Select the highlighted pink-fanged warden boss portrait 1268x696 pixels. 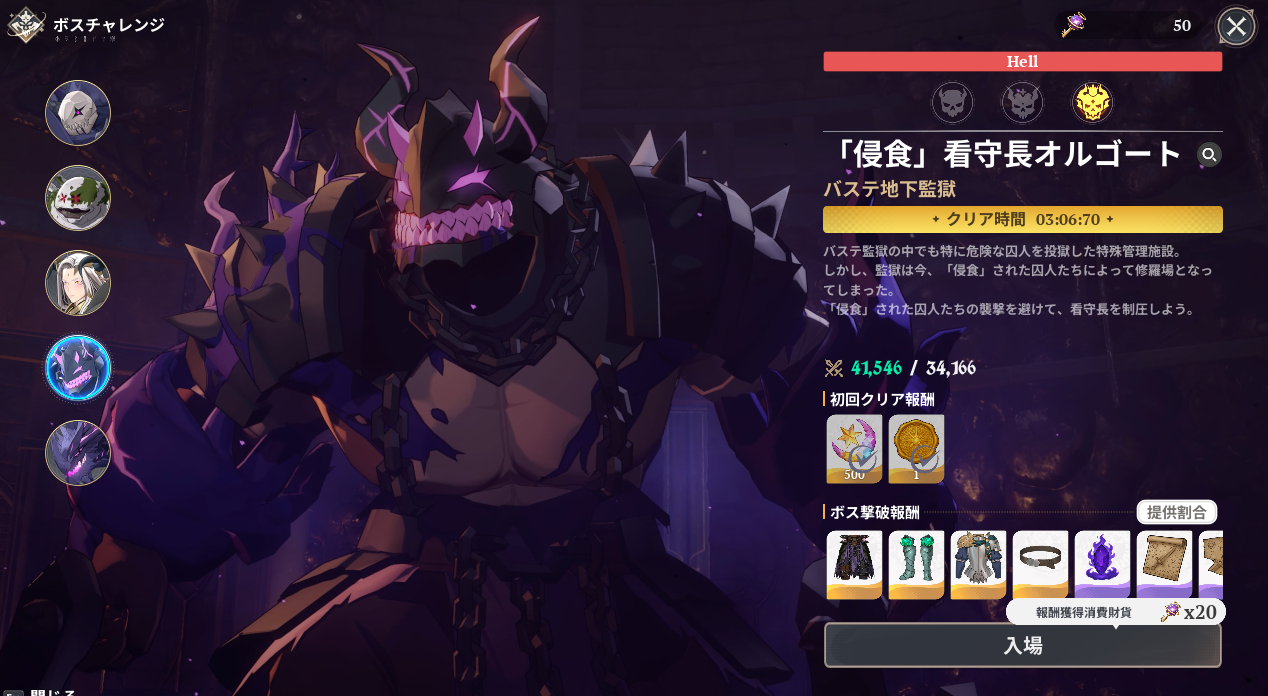pyautogui.click(x=78, y=368)
